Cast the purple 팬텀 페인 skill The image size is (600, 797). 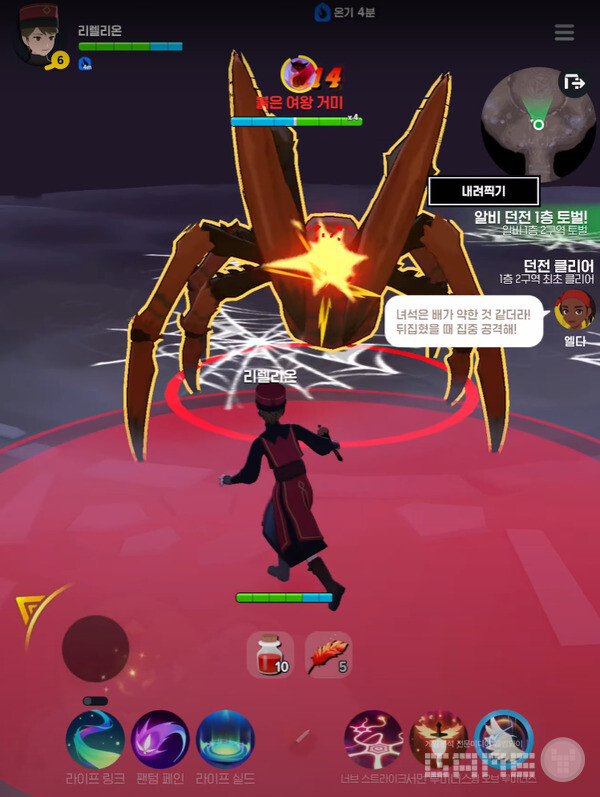coord(160,740)
